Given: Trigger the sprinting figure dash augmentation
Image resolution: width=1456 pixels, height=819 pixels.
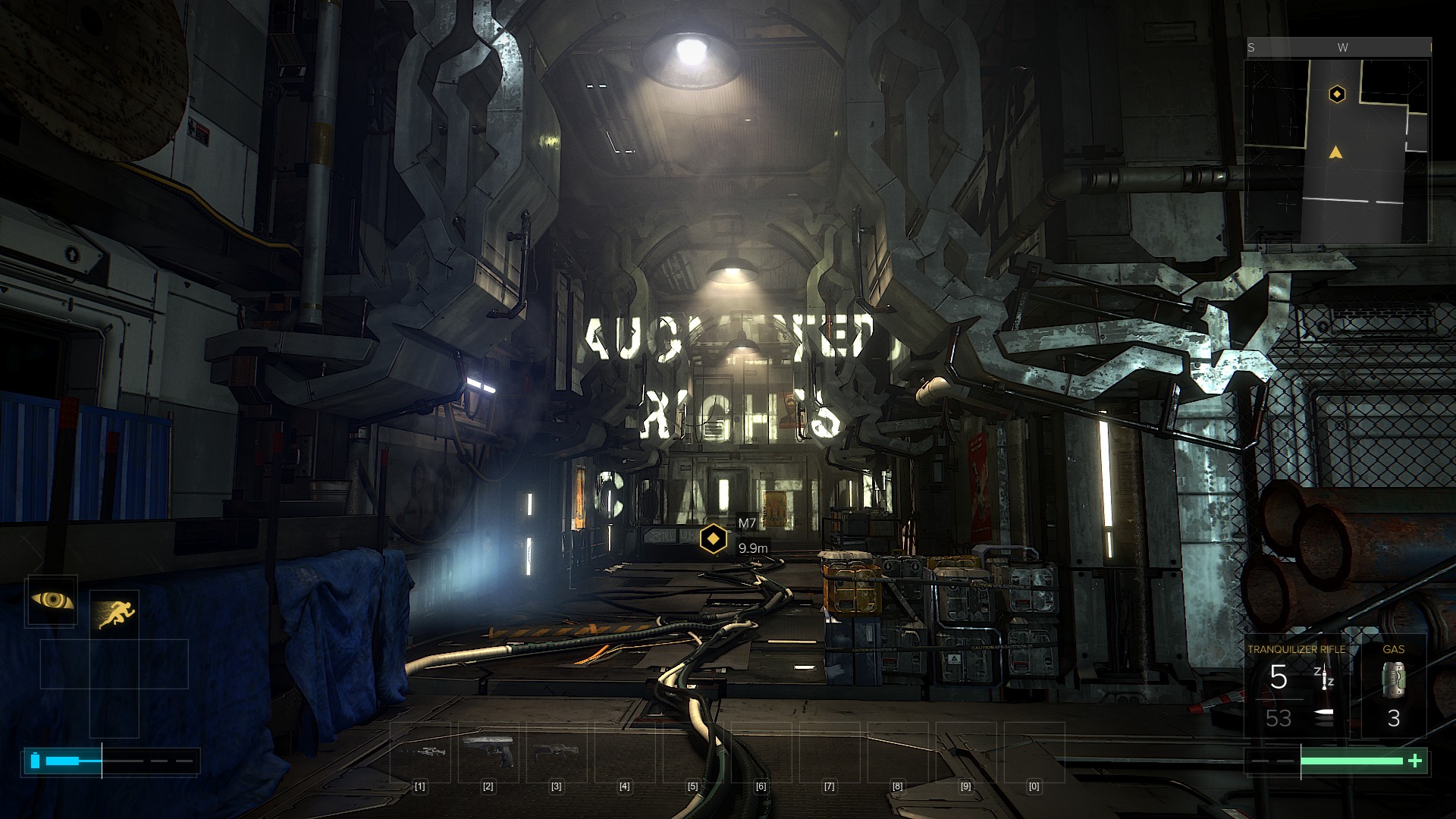Looking at the screenshot, I should coord(115,613).
